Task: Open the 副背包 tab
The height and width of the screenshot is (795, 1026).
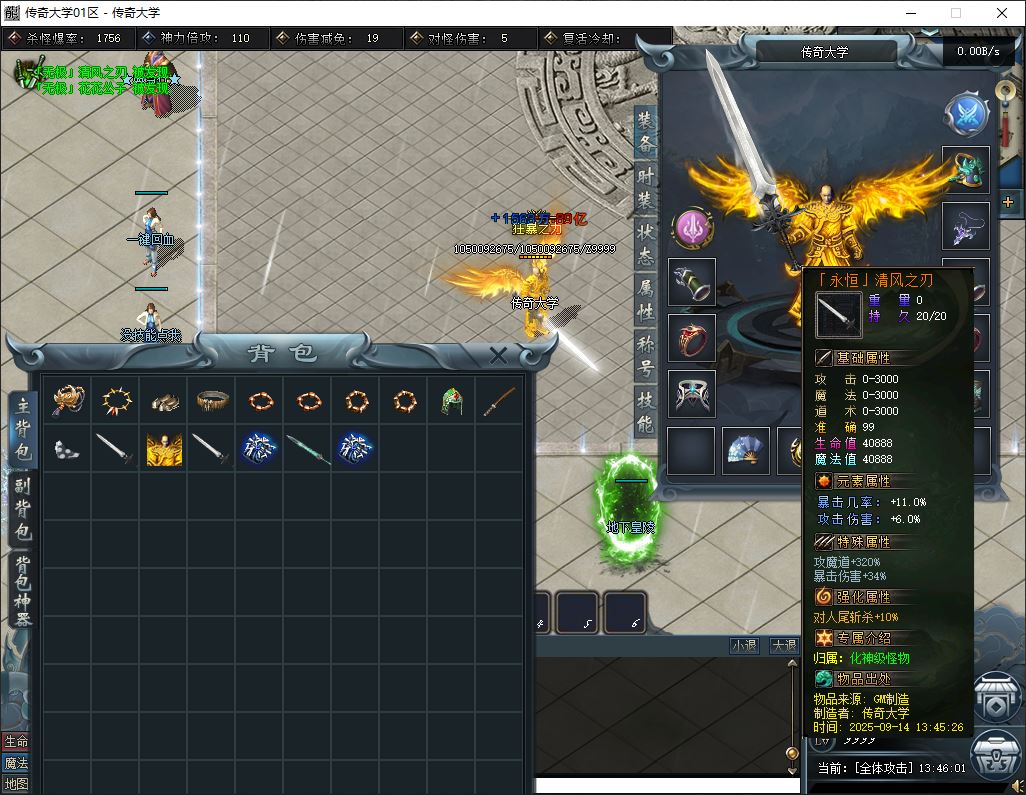Action: (x=22, y=509)
